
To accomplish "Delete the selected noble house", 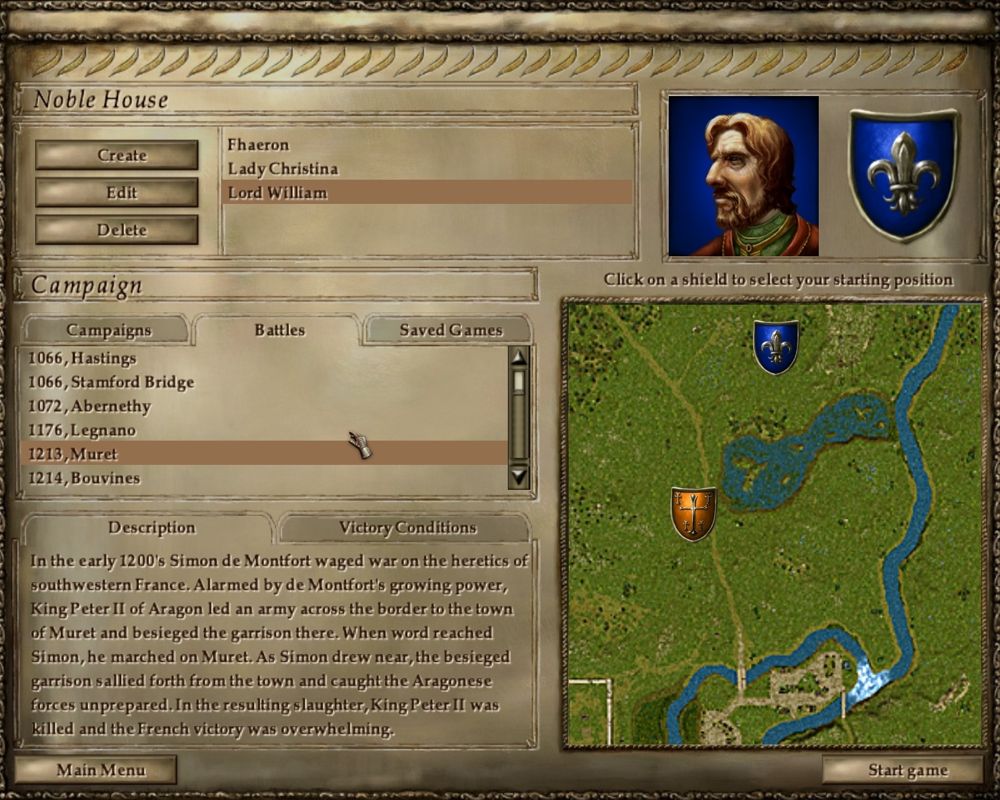I will click(117, 230).
